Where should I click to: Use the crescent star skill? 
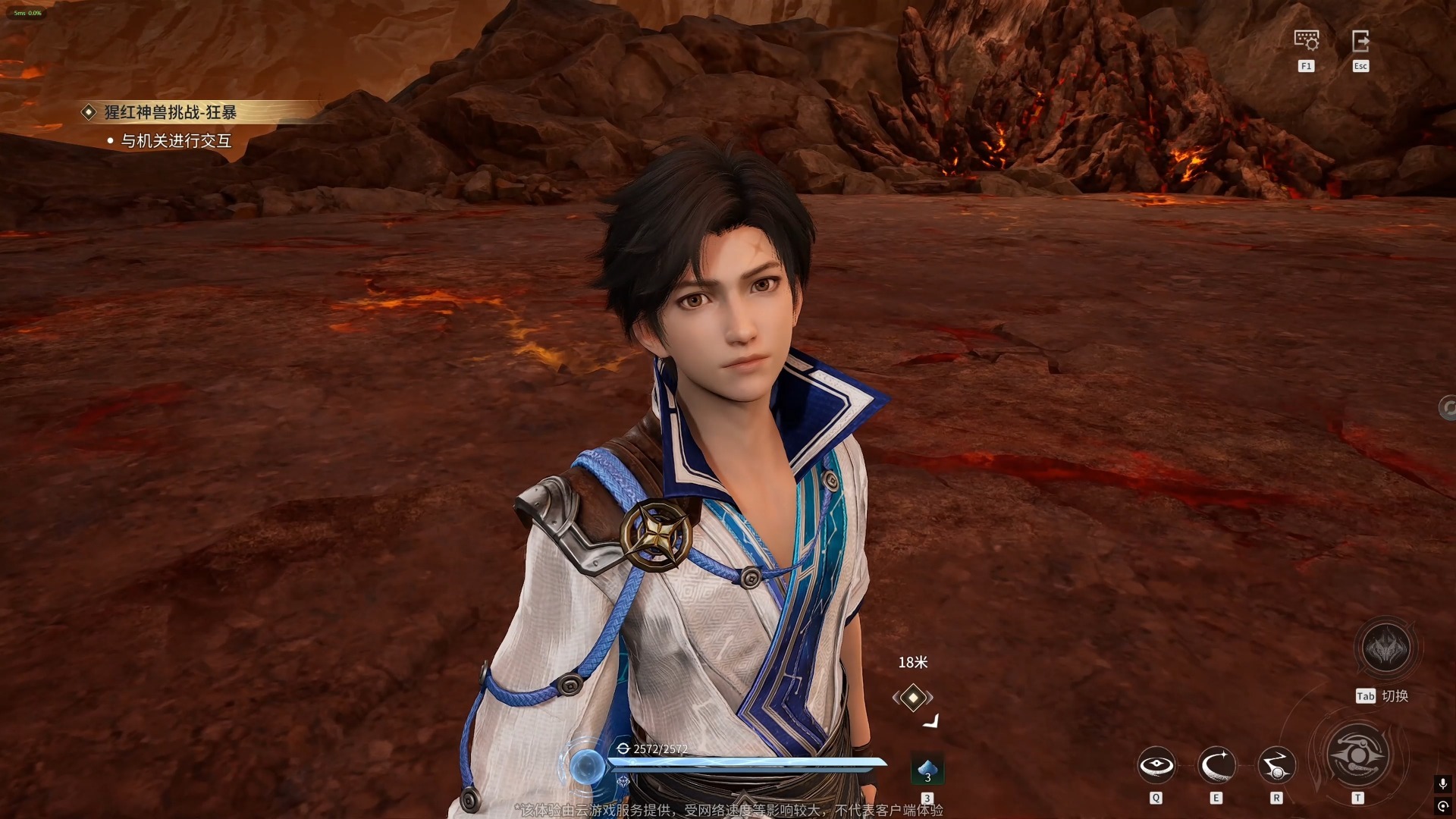click(1216, 765)
